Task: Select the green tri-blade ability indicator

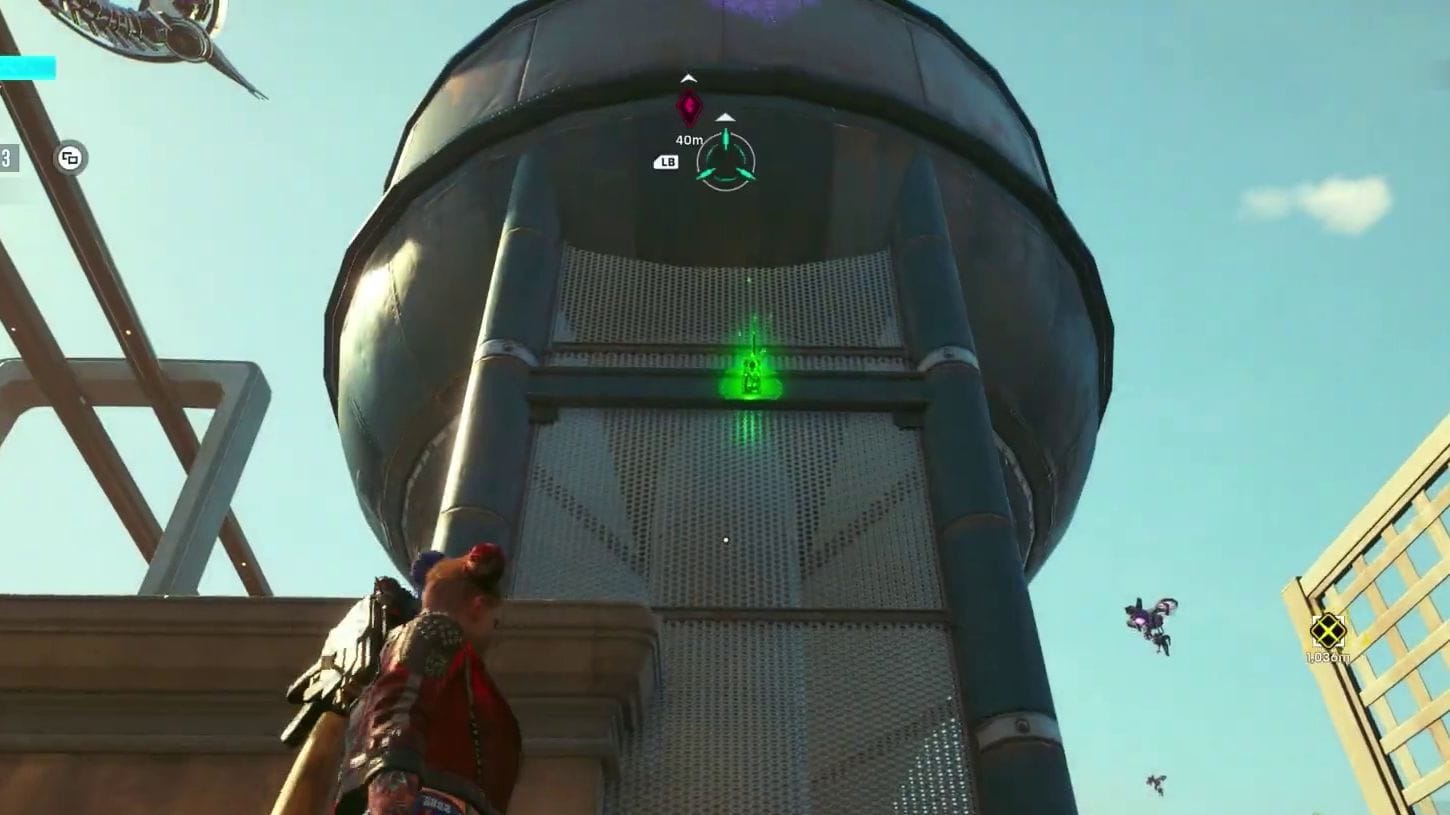Action: pyautogui.click(x=726, y=162)
